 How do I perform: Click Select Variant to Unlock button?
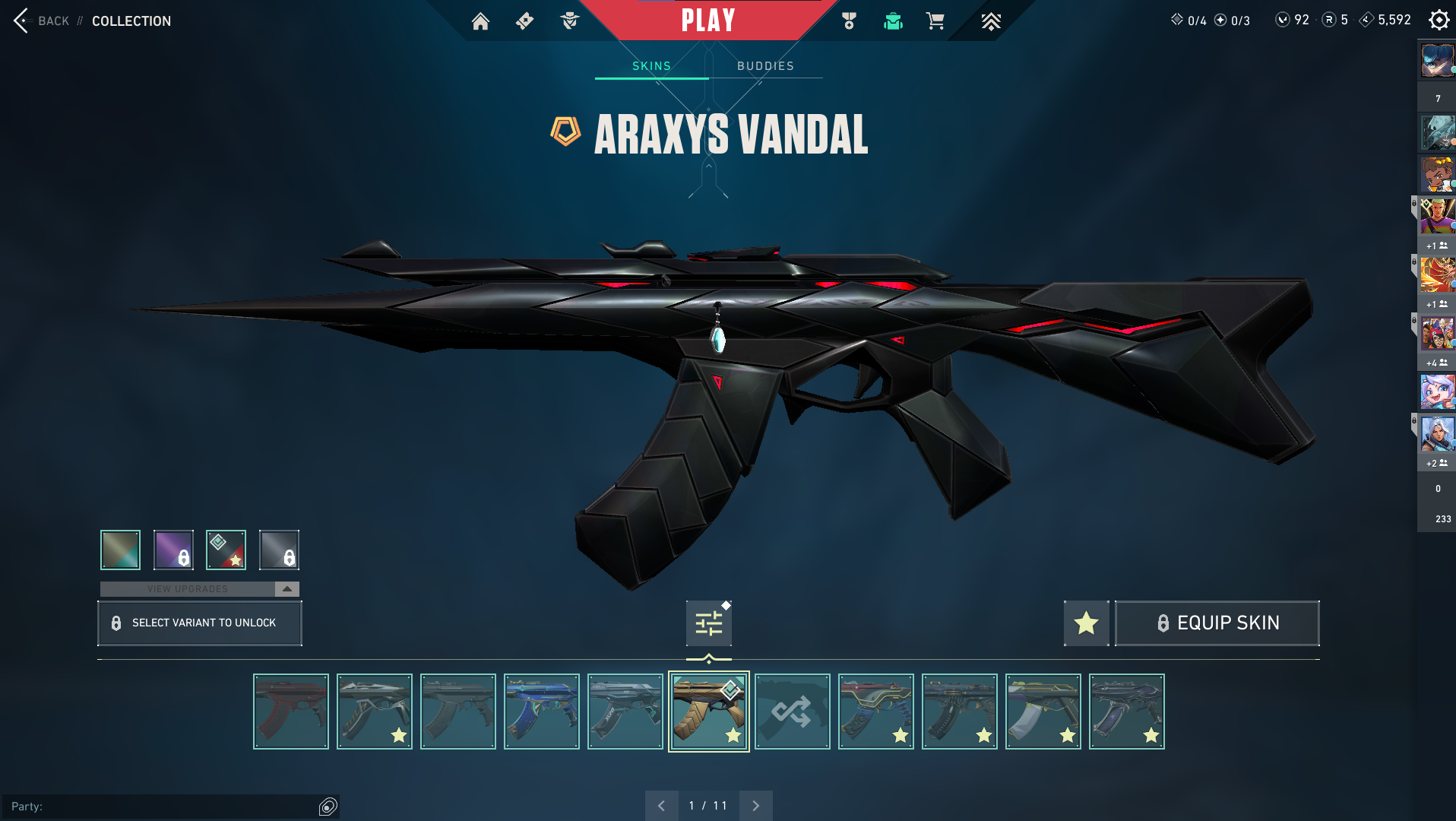(x=200, y=623)
